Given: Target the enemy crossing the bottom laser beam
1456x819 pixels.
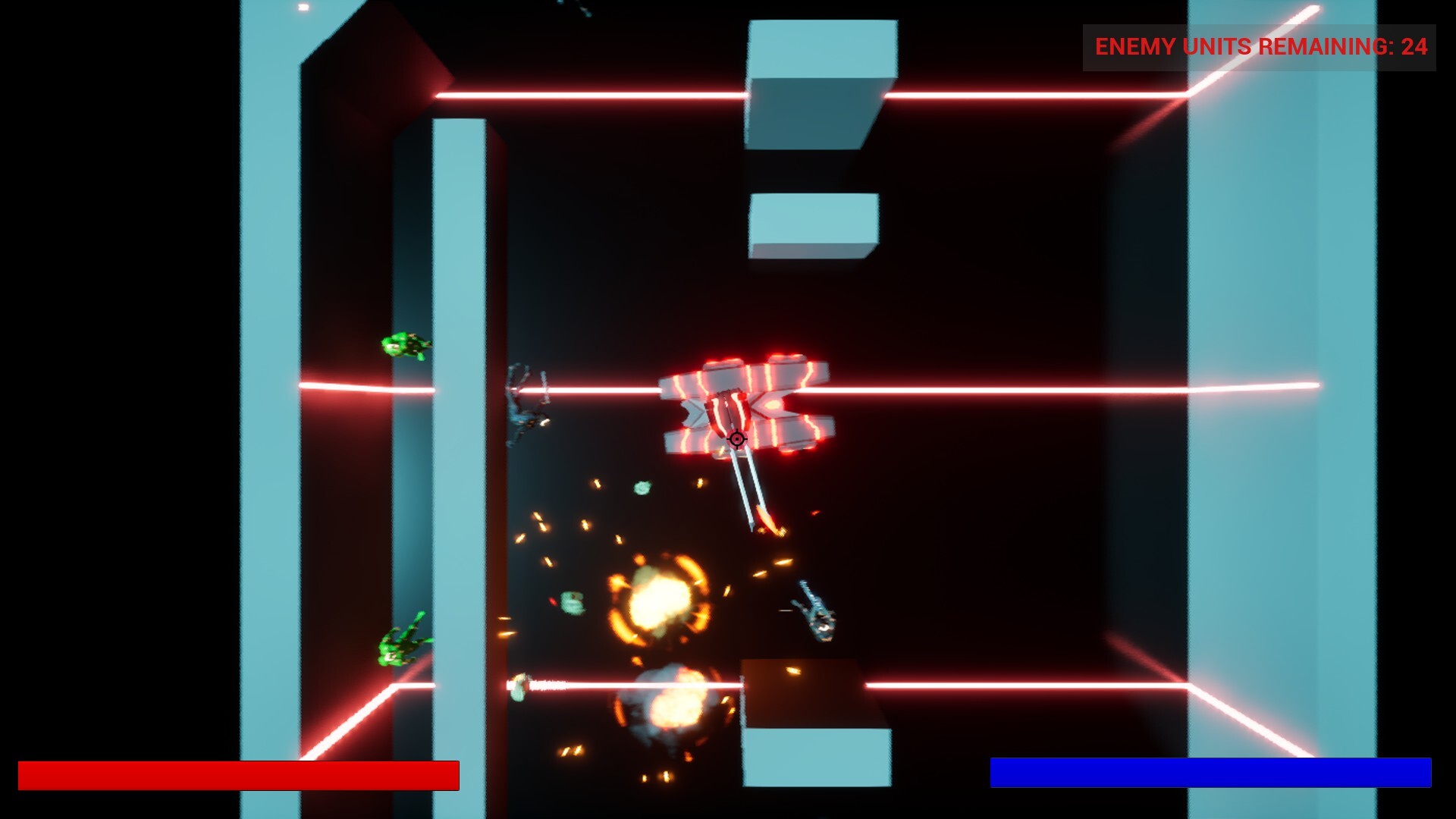Looking at the screenshot, I should tap(518, 683).
